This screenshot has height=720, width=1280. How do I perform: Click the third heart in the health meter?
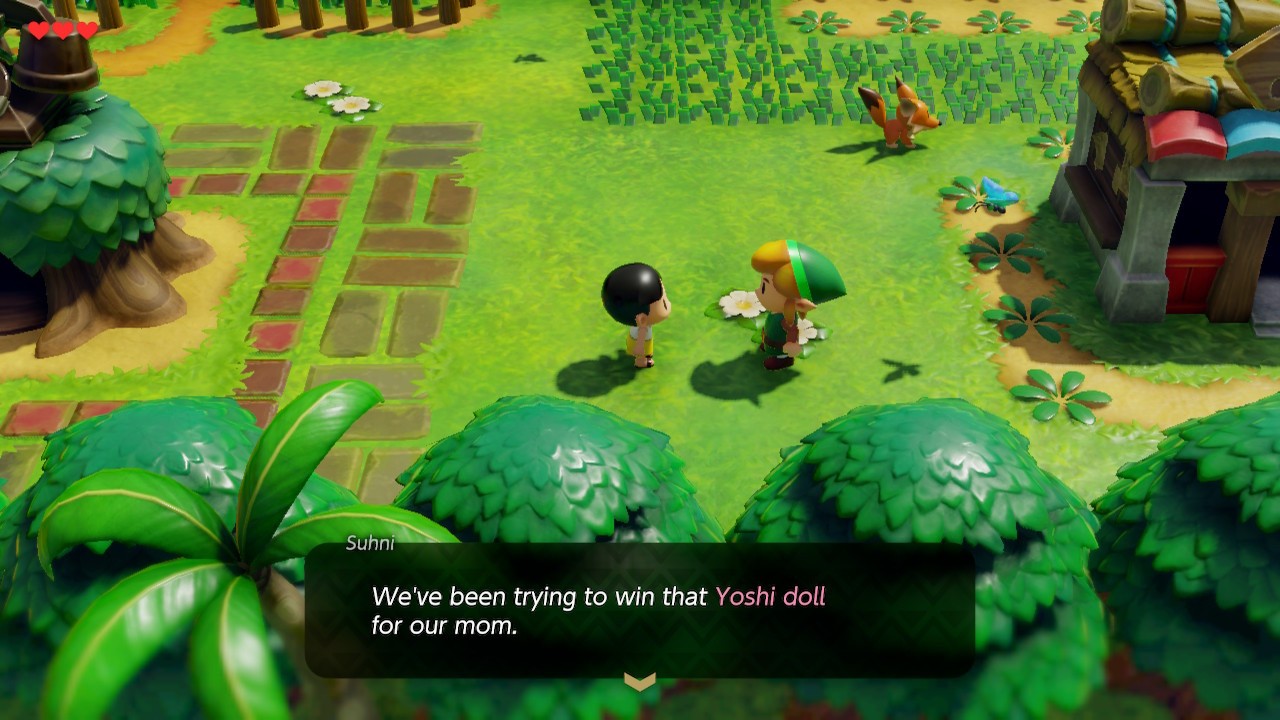tap(89, 29)
